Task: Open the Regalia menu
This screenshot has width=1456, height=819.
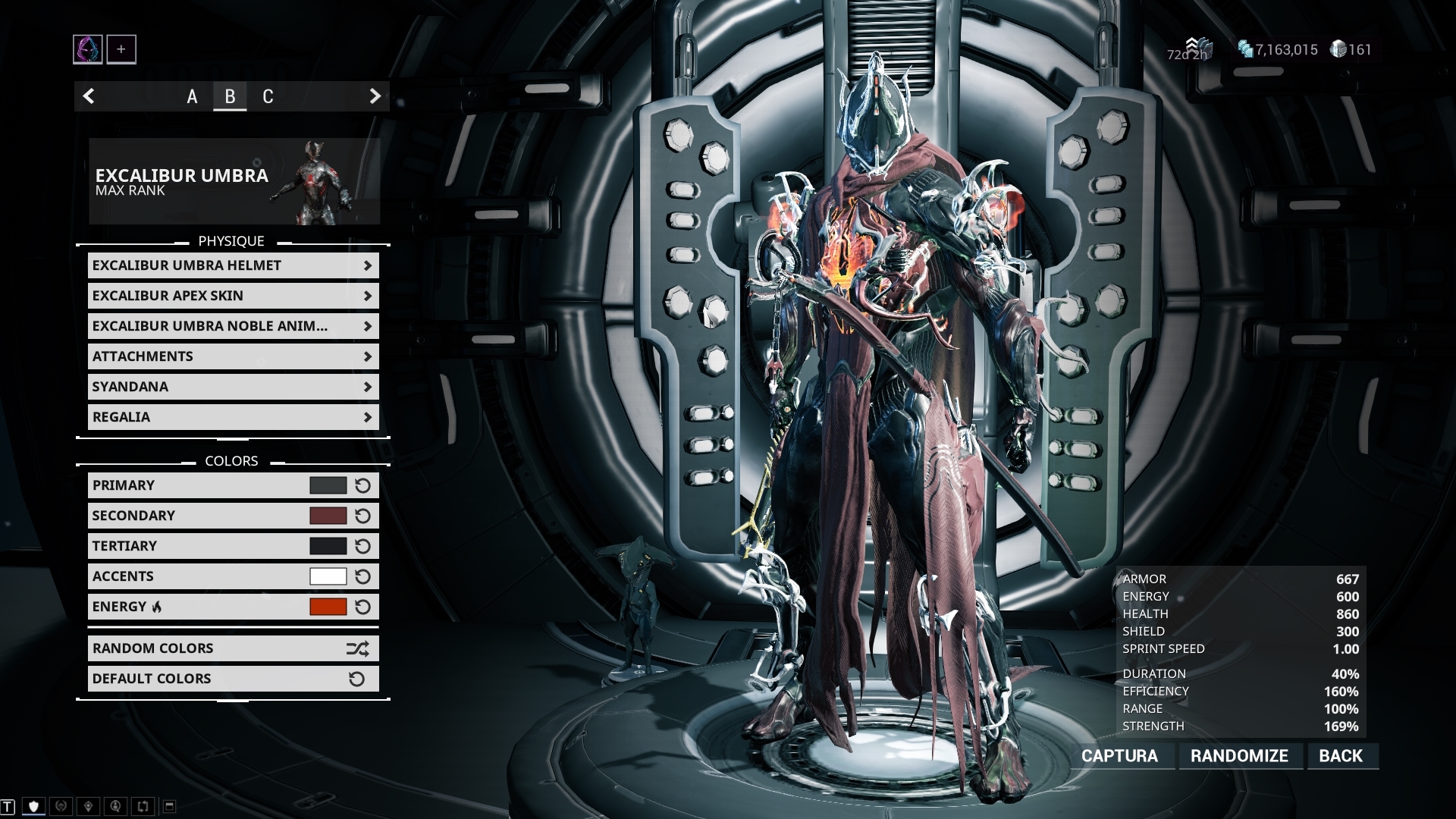Action: coord(233,417)
